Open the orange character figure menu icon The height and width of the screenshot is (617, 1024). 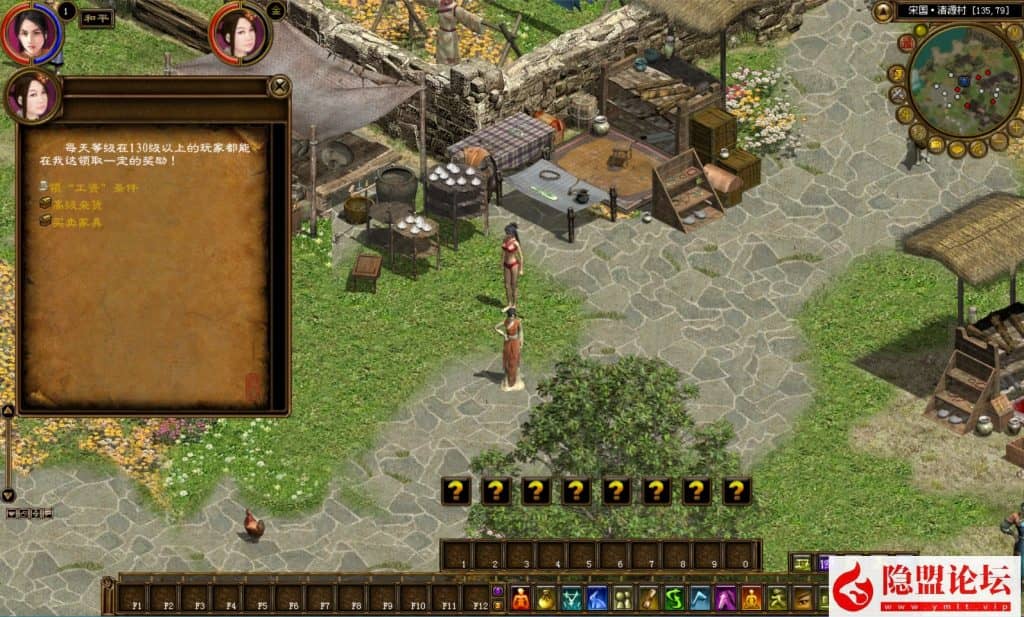[521, 598]
